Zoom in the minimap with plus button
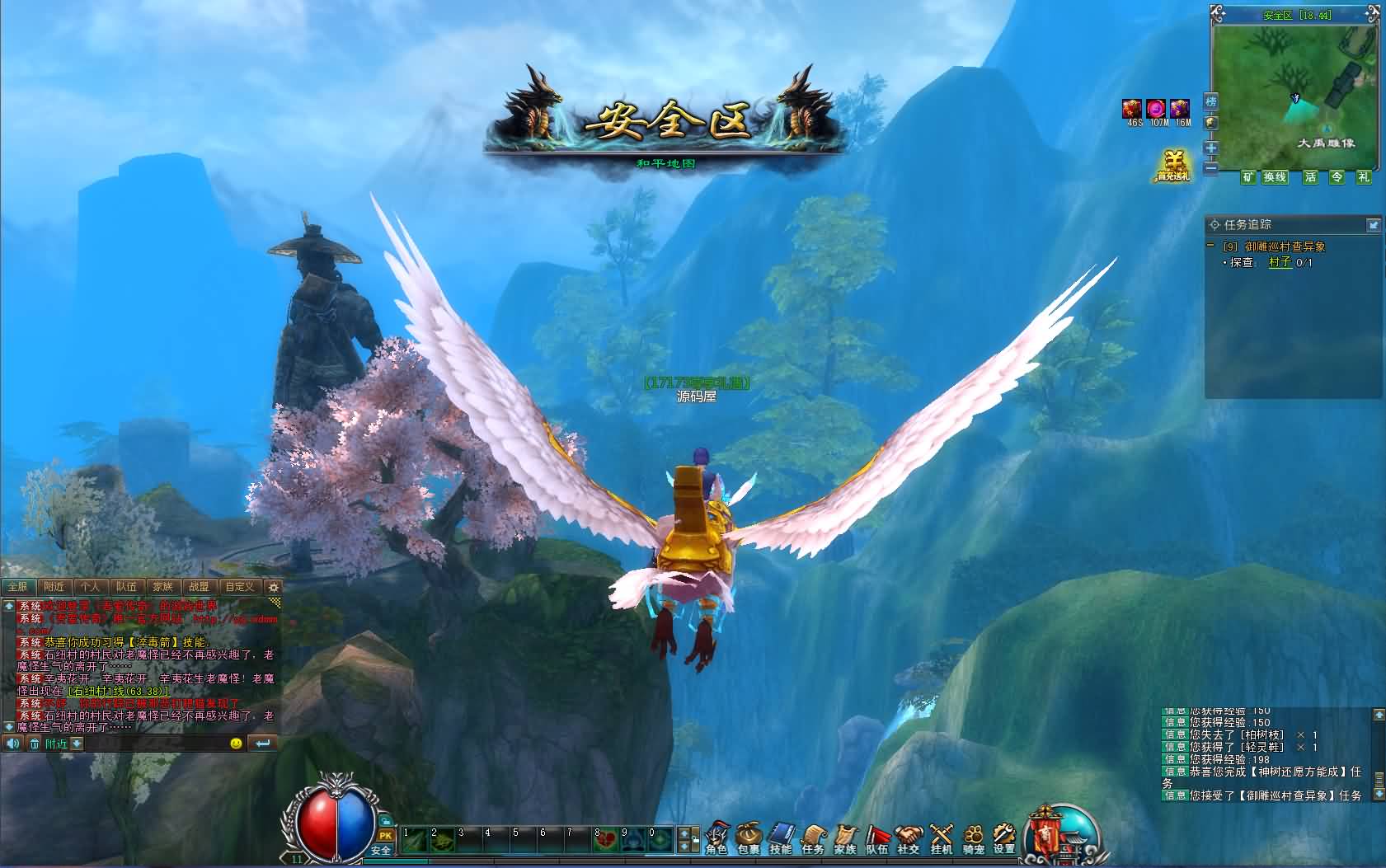Screen dimensions: 1386x868 click(1210, 148)
